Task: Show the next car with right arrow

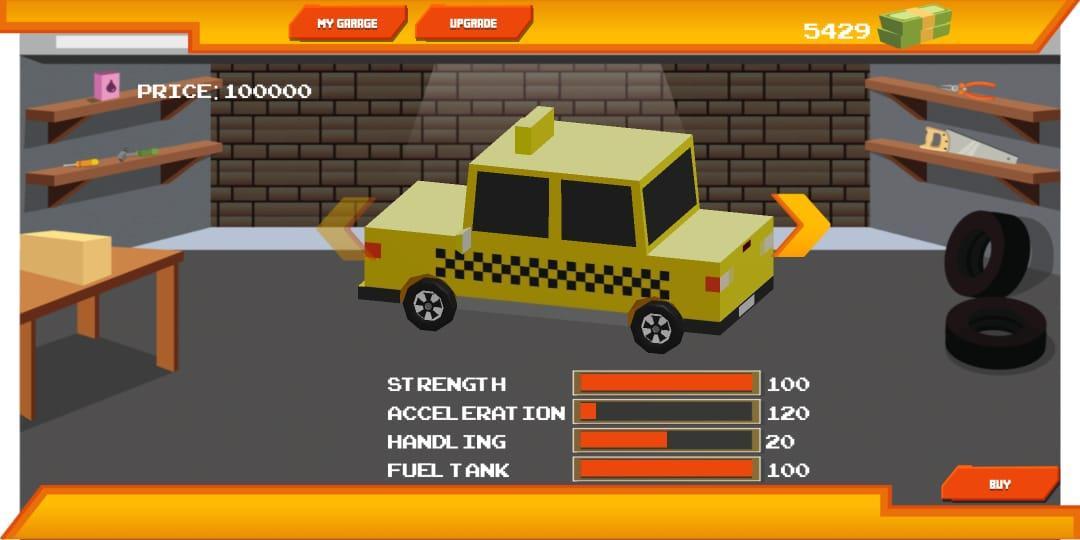Action: 802,225
